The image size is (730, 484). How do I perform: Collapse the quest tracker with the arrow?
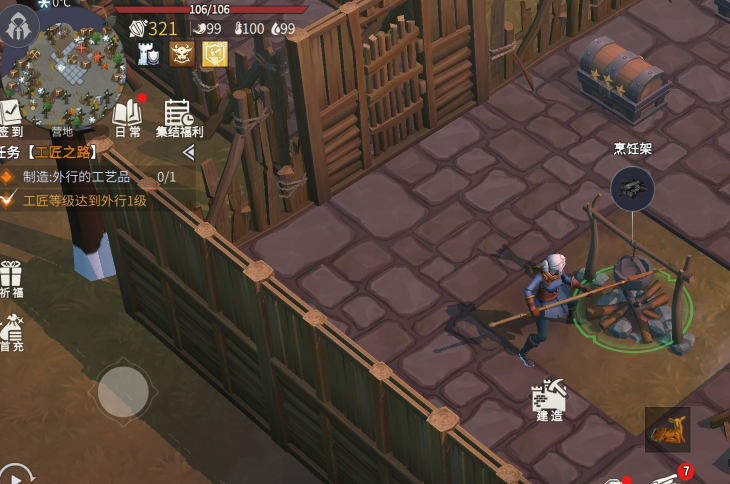coord(188,152)
